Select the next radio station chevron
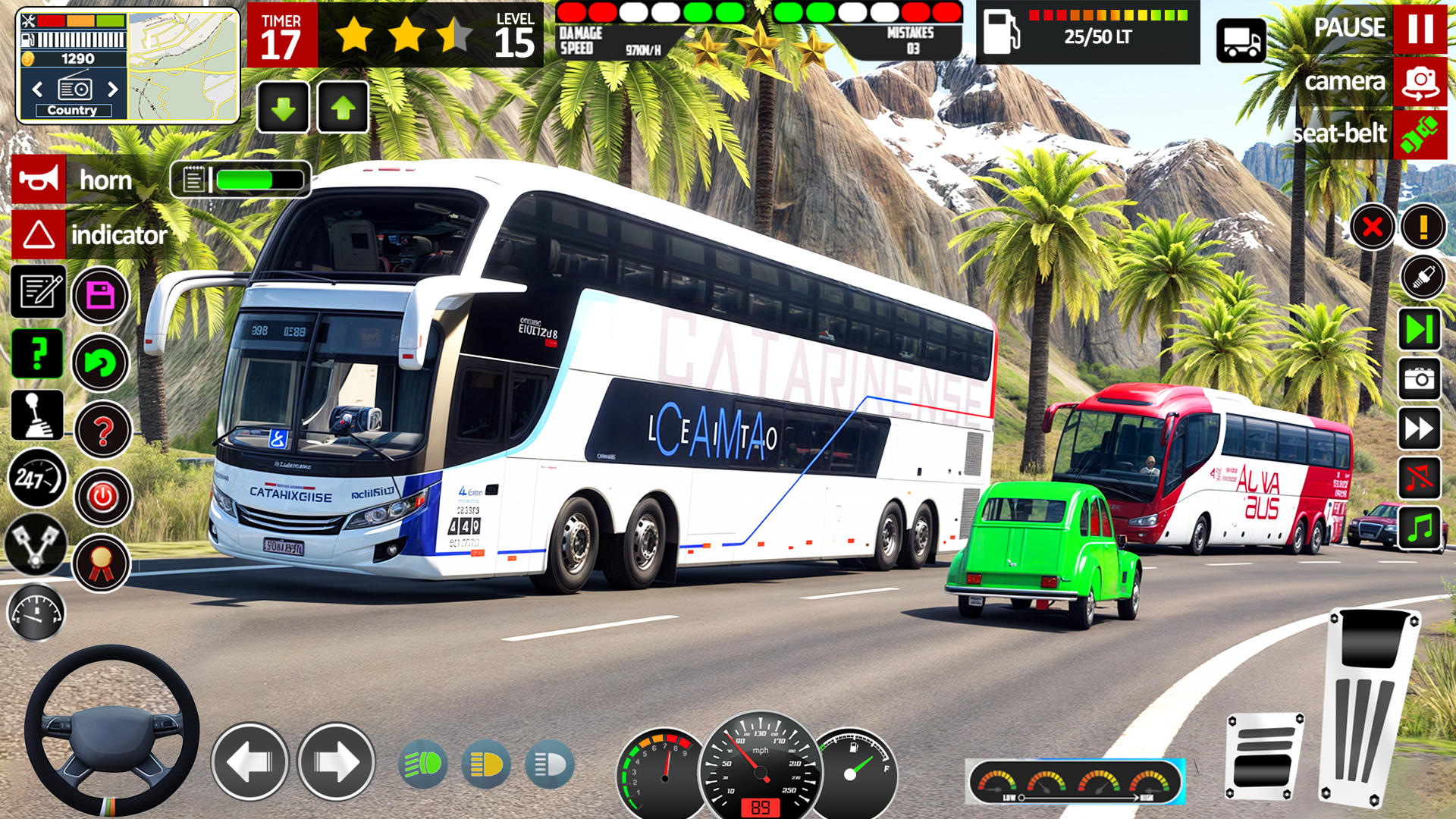The height and width of the screenshot is (819, 1456). 112,89
